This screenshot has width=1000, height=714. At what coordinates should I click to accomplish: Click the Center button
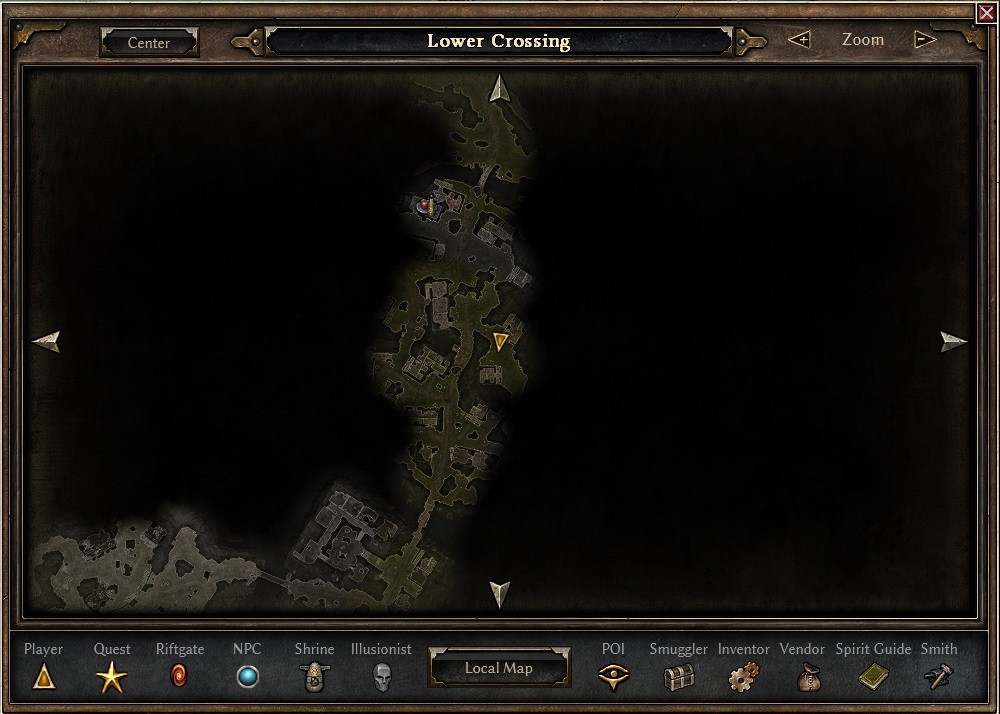pyautogui.click(x=149, y=43)
